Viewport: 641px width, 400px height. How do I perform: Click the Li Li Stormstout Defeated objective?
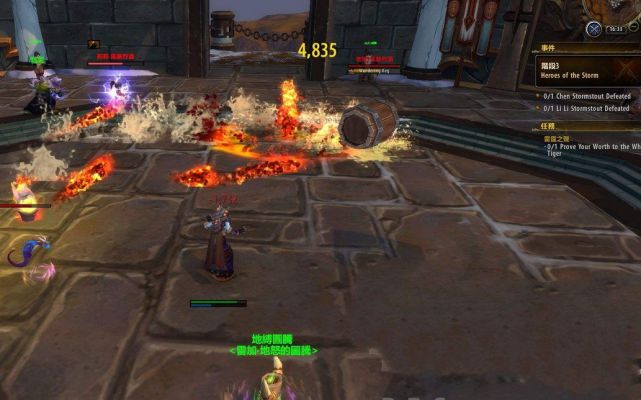tap(587, 108)
